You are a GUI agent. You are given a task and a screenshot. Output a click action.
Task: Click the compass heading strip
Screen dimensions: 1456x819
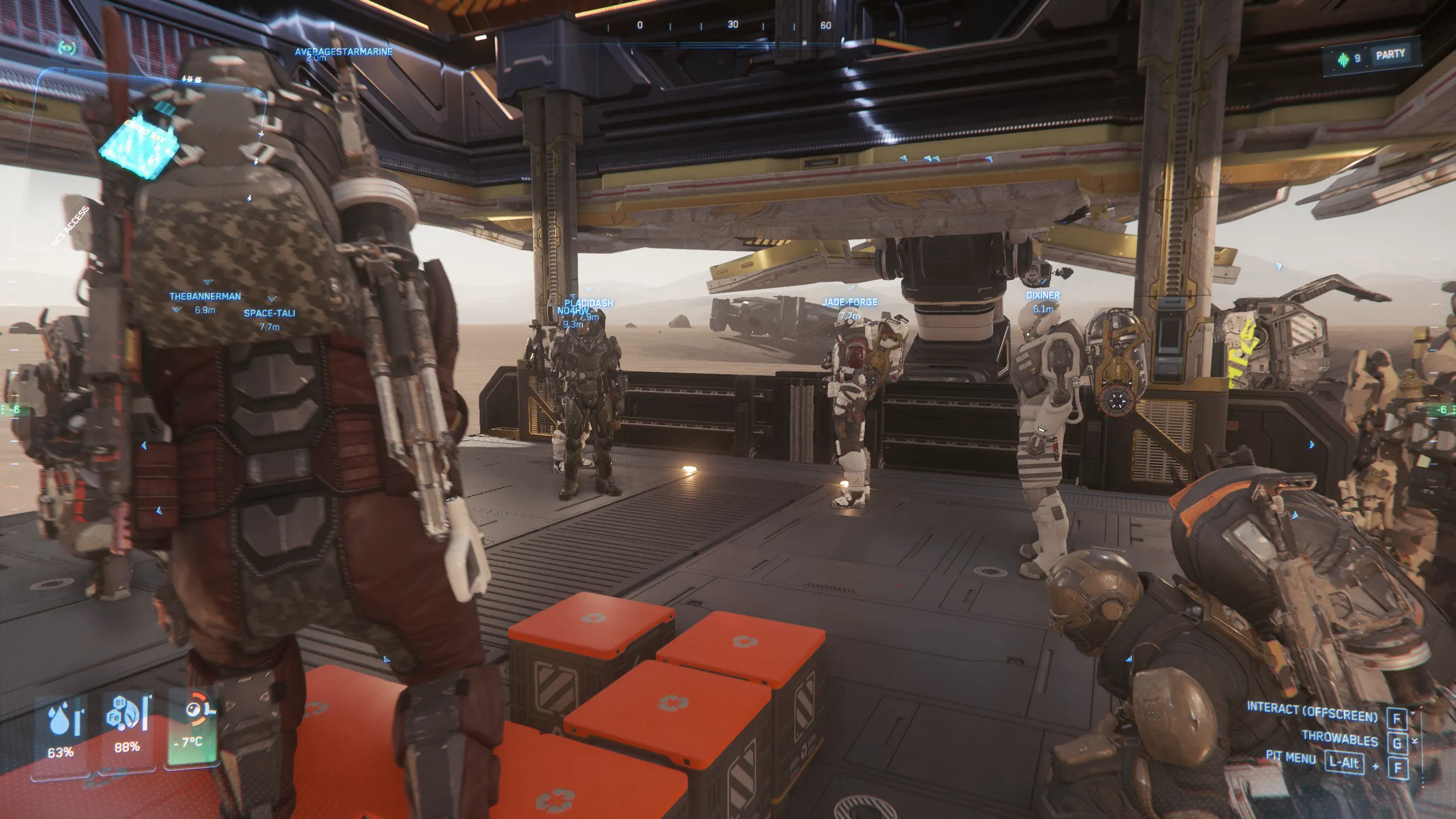click(733, 26)
